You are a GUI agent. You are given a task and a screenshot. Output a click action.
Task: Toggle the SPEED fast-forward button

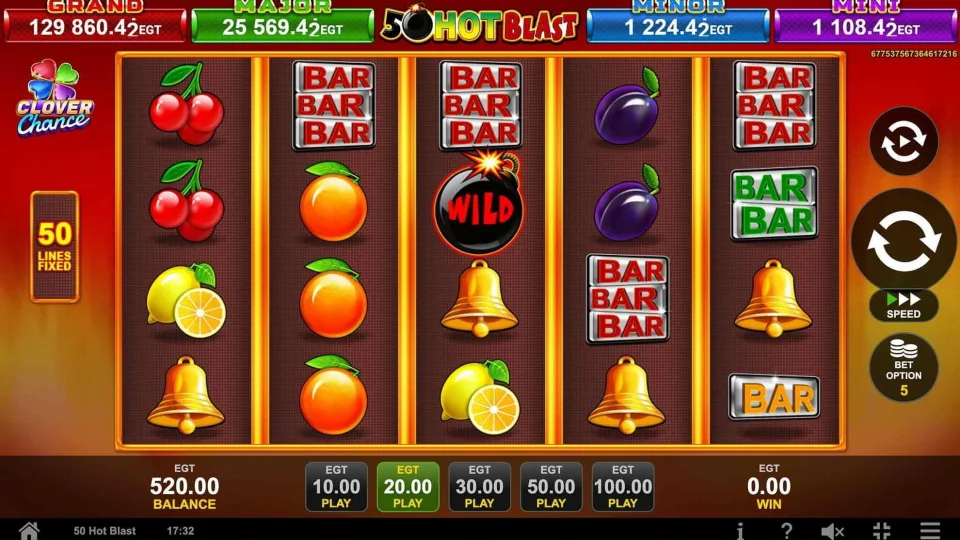[903, 305]
